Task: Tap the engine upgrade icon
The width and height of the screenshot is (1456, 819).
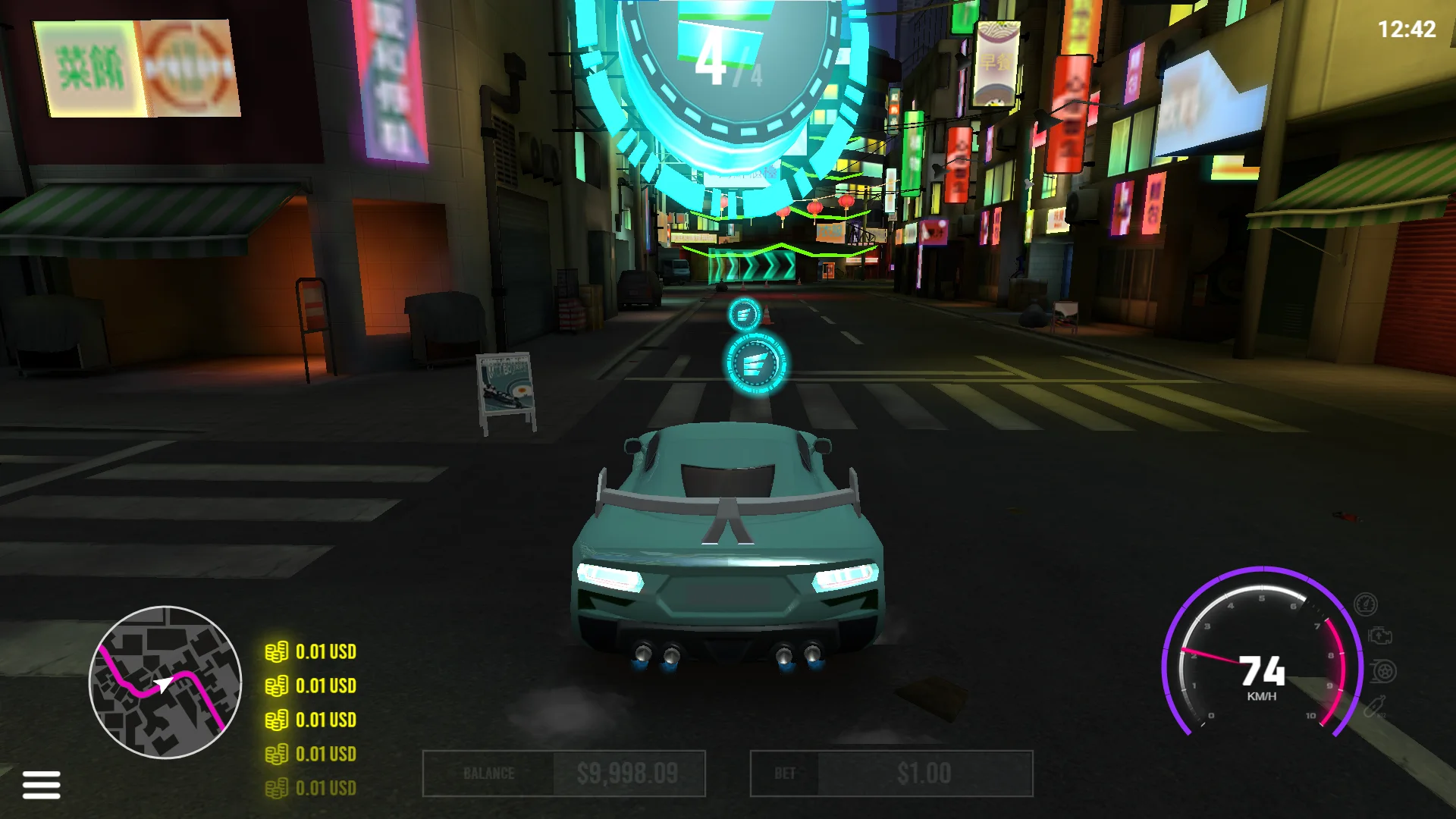Action: pyautogui.click(x=1379, y=636)
